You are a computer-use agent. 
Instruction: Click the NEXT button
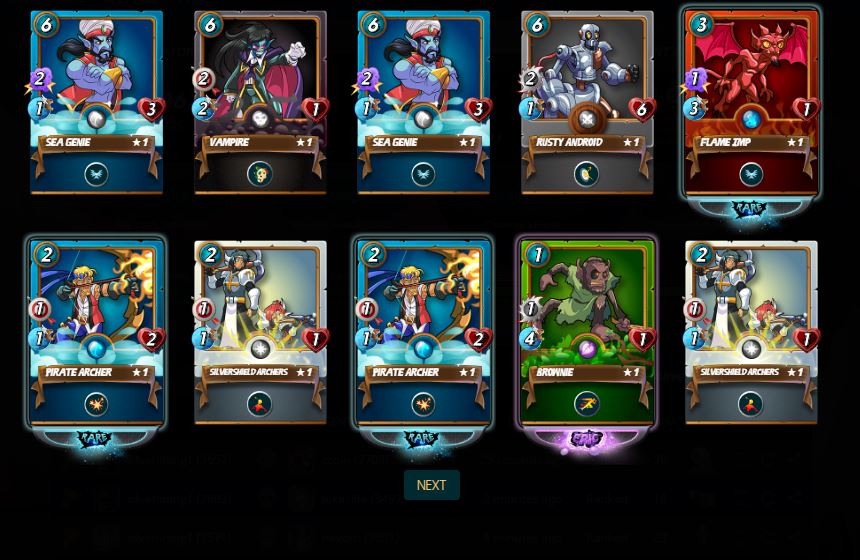431,485
